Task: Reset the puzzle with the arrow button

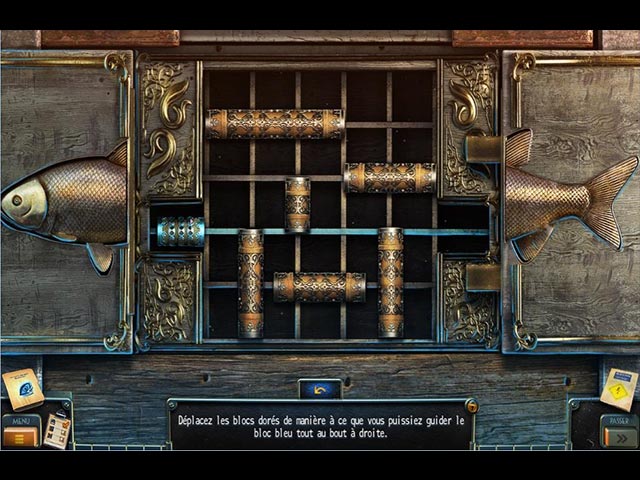Action: coord(319,389)
